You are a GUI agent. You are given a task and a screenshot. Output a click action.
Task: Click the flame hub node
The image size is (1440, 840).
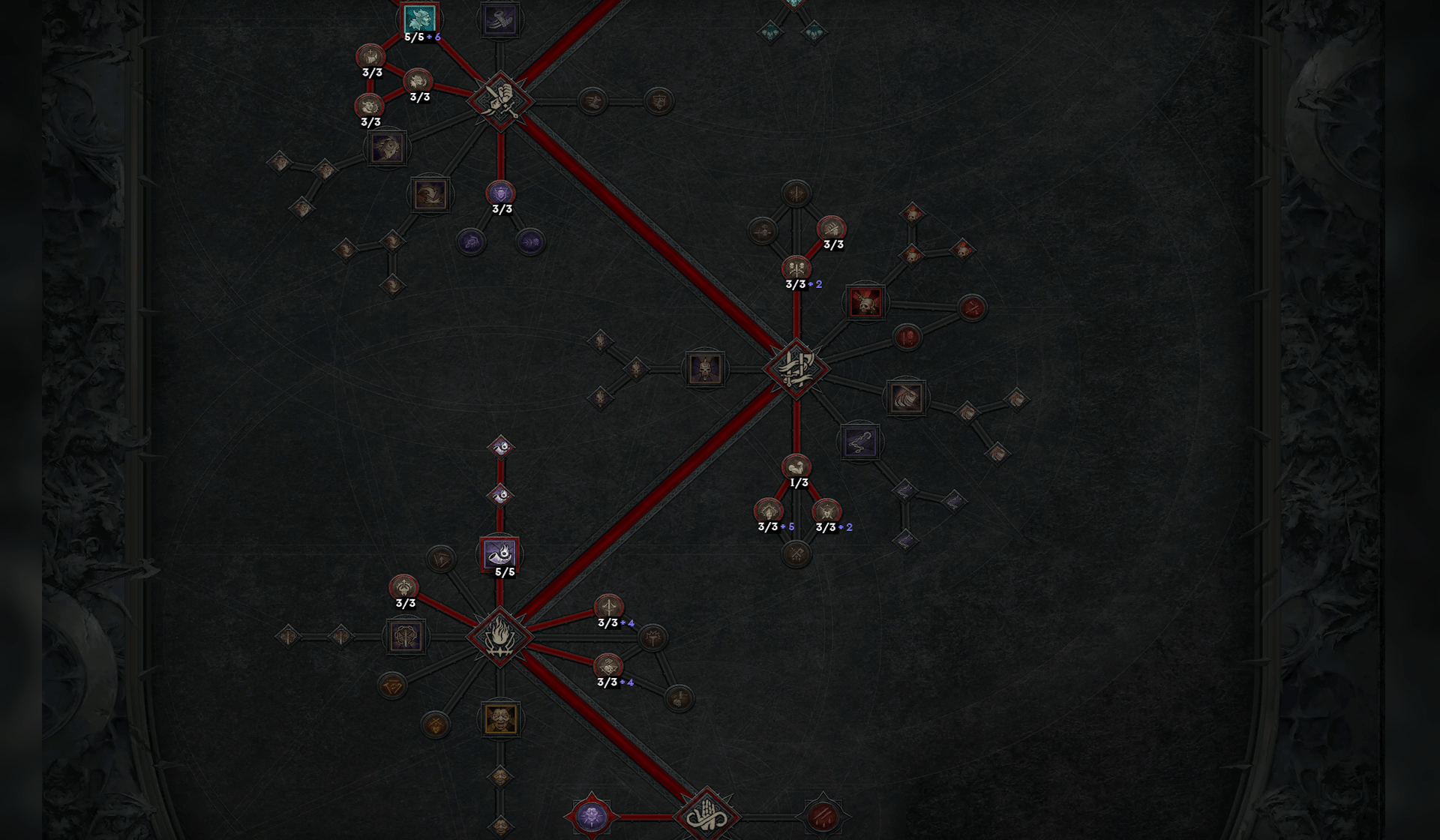[x=500, y=636]
